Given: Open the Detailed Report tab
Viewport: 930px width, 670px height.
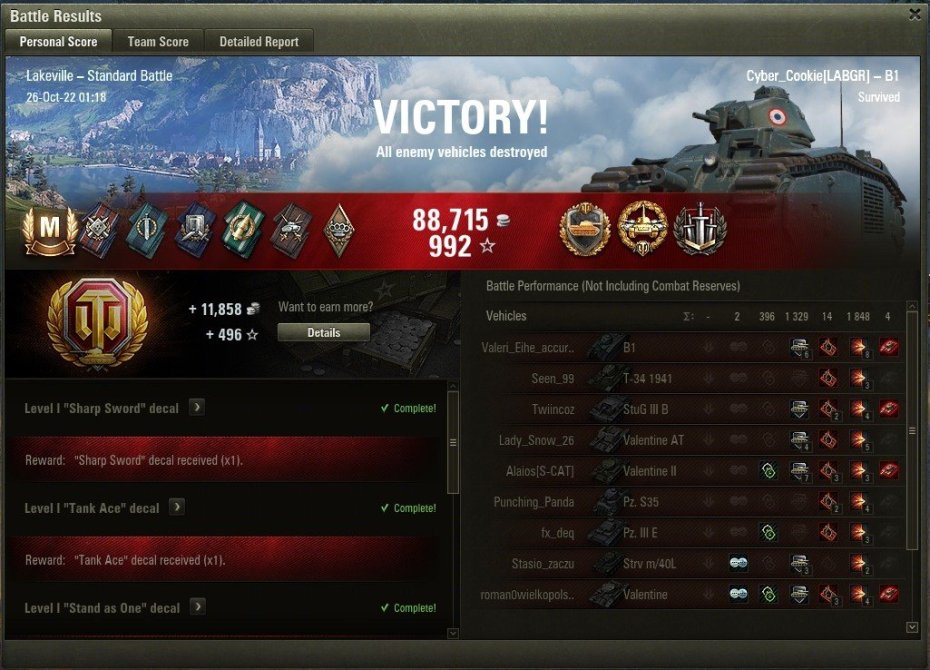Looking at the screenshot, I should 259,42.
